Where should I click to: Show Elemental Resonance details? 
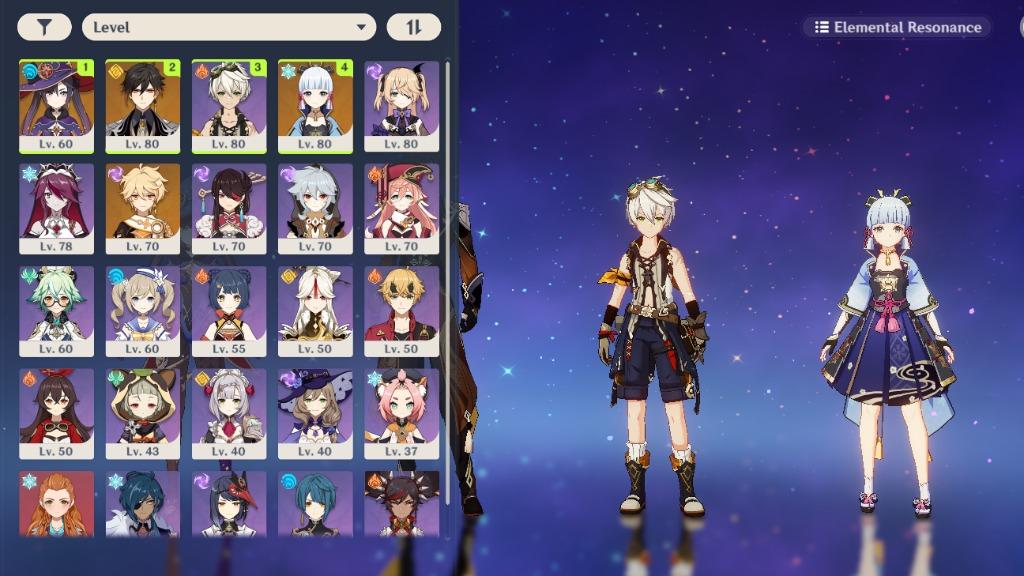pos(897,27)
